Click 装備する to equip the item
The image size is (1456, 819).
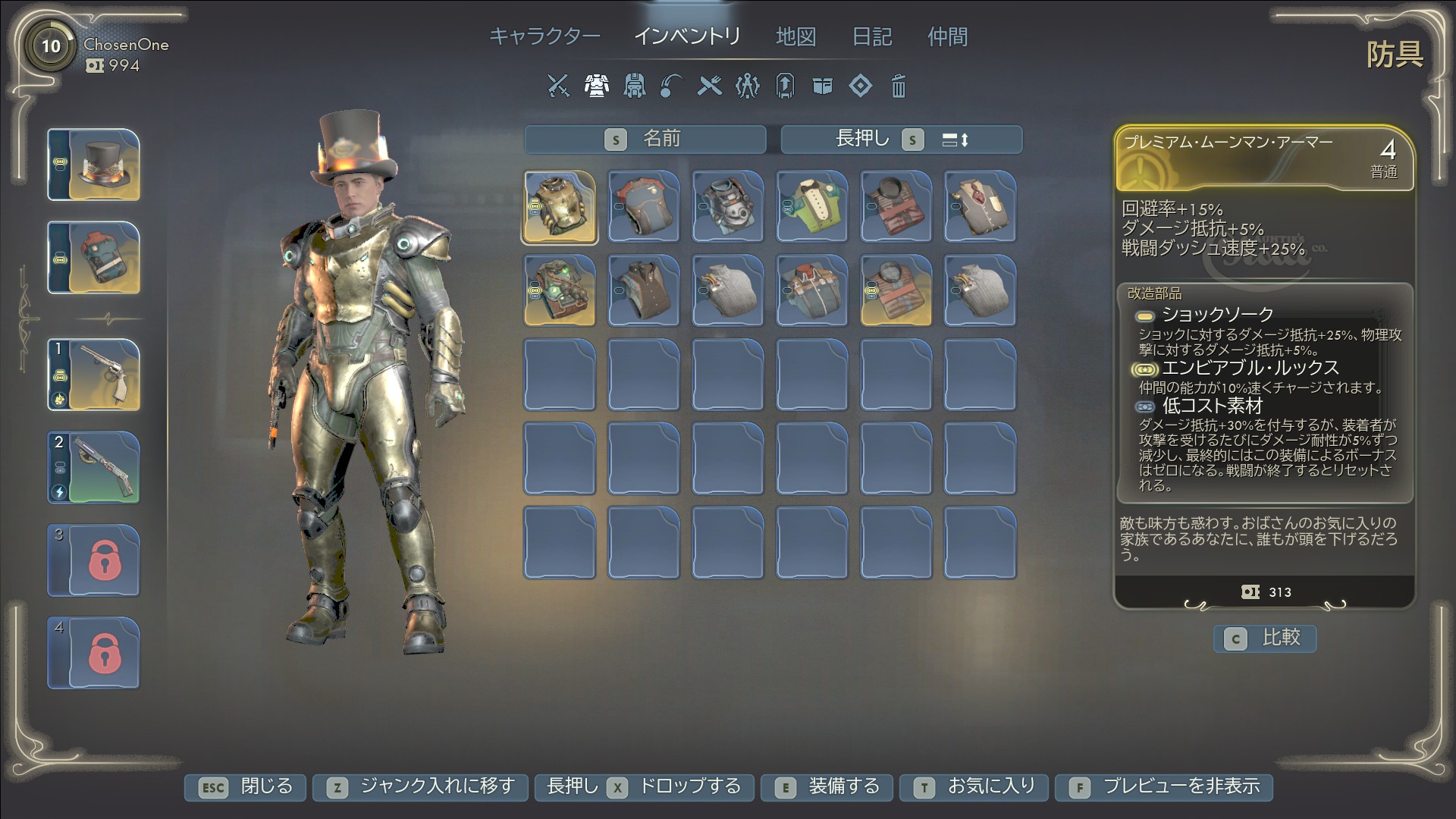pos(828,787)
